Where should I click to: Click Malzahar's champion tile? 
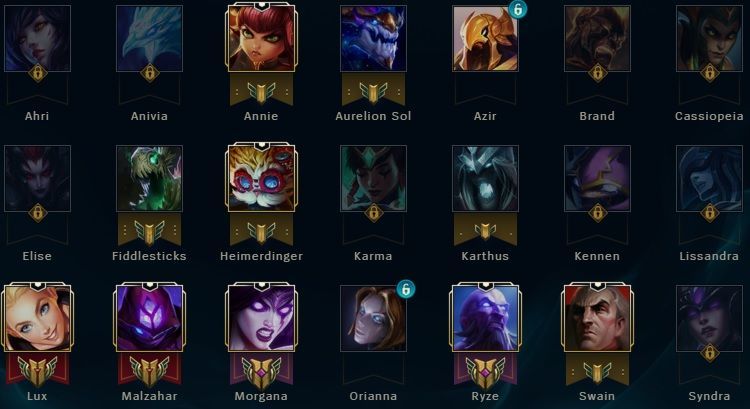pyautogui.click(x=149, y=318)
